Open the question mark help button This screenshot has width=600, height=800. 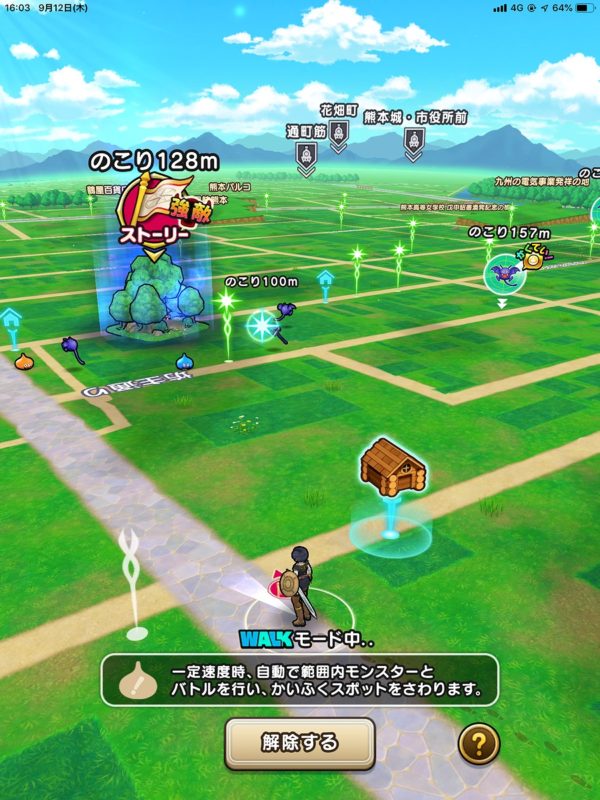(477, 743)
